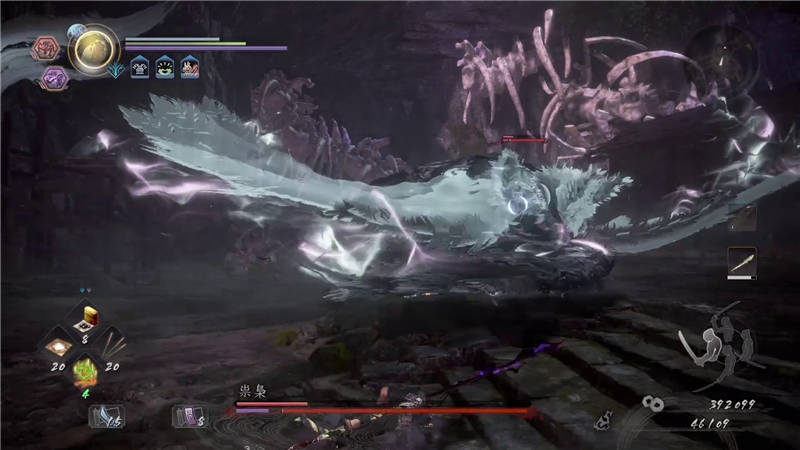Use the glowing white item shortcut slot
This screenshot has height=450, width=800.
58,346
